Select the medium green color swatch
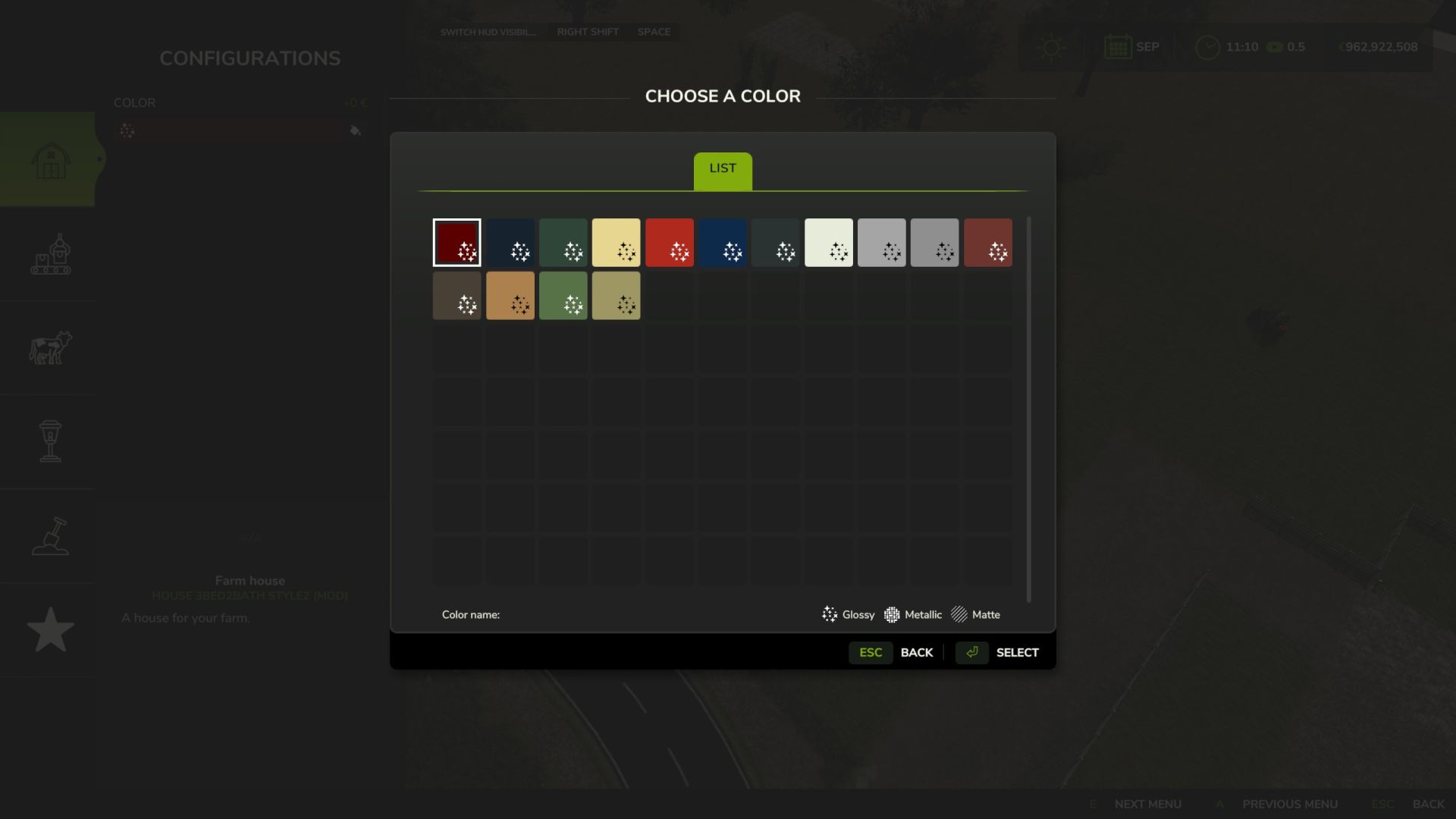The image size is (1456, 819). pos(563,296)
